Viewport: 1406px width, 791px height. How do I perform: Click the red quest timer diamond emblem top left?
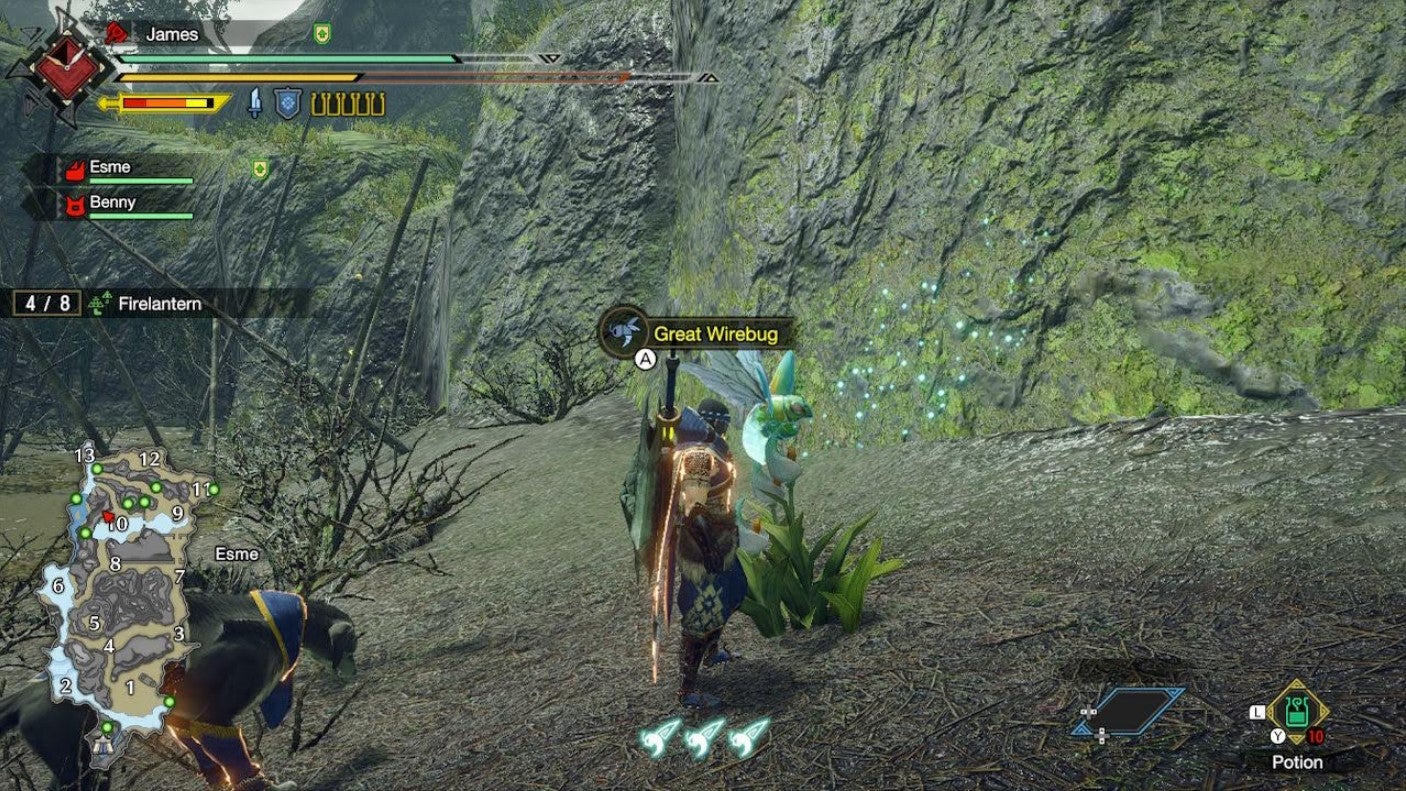(67, 68)
